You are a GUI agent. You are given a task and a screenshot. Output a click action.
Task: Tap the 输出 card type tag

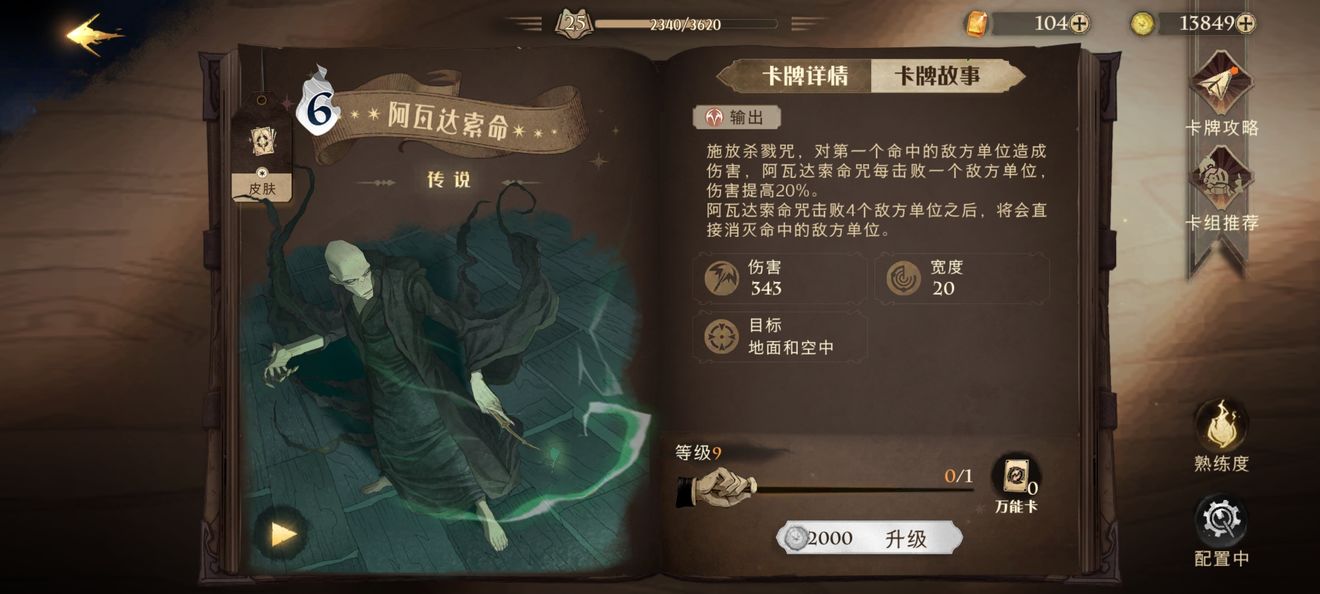click(x=737, y=118)
